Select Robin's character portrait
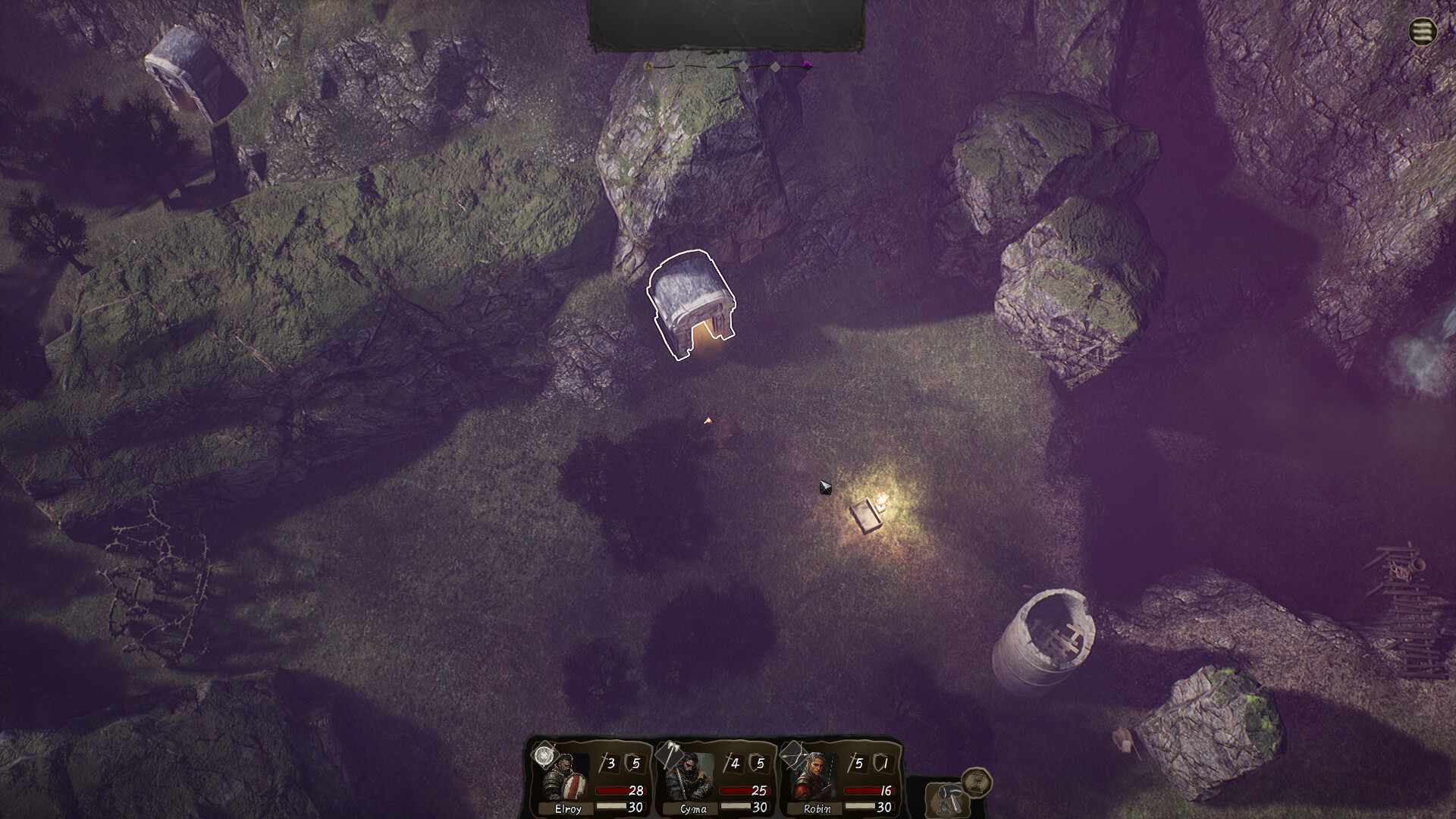 tap(816, 781)
